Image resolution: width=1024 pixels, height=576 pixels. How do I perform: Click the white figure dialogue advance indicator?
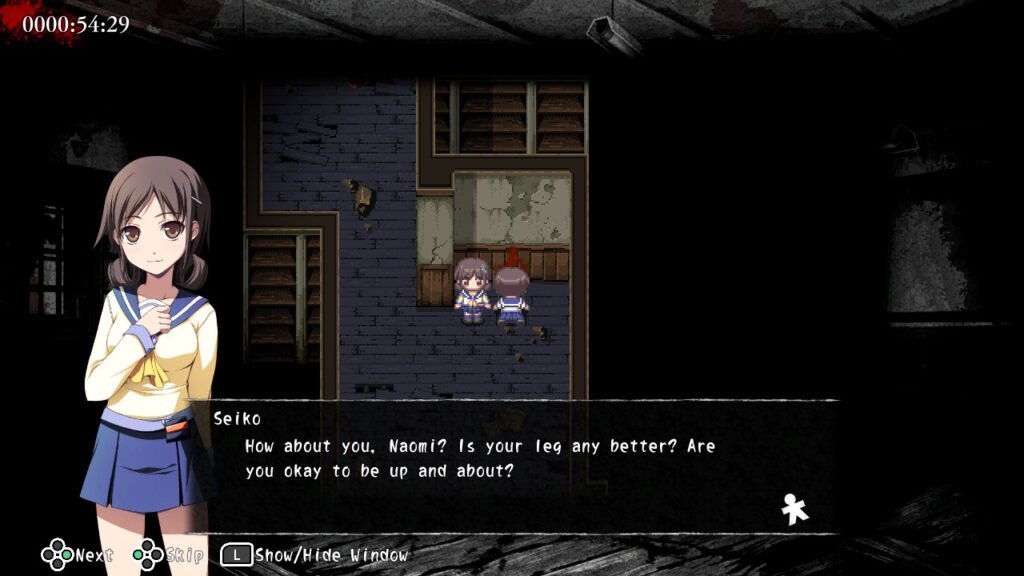[x=795, y=509]
